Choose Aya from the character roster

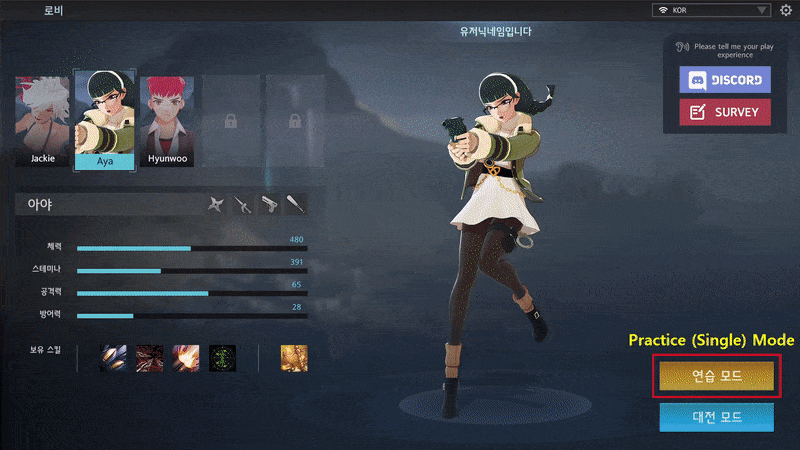105,120
